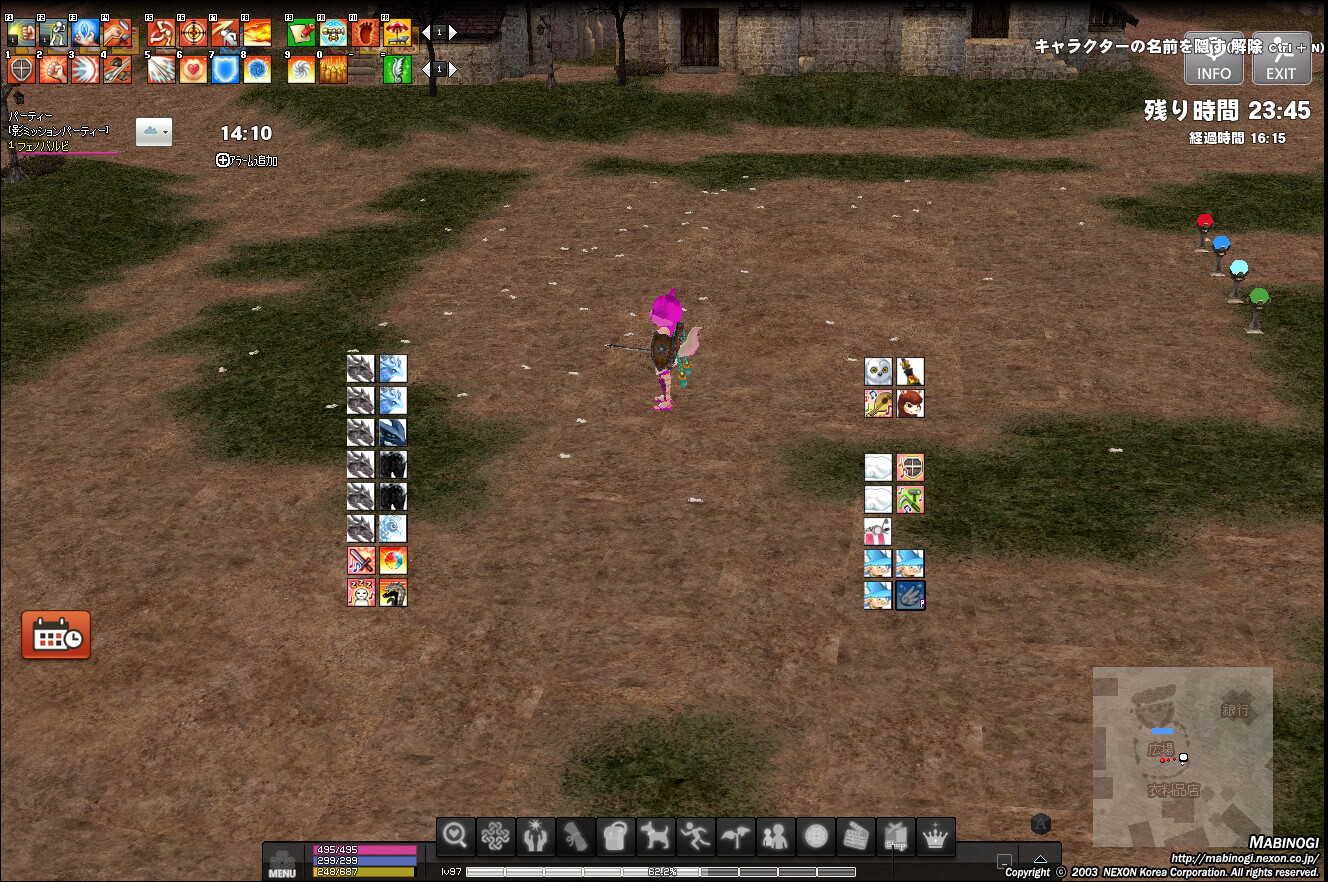This screenshot has height=882, width=1328.
Task: Open the pet menu dog icon
Action: [656, 837]
